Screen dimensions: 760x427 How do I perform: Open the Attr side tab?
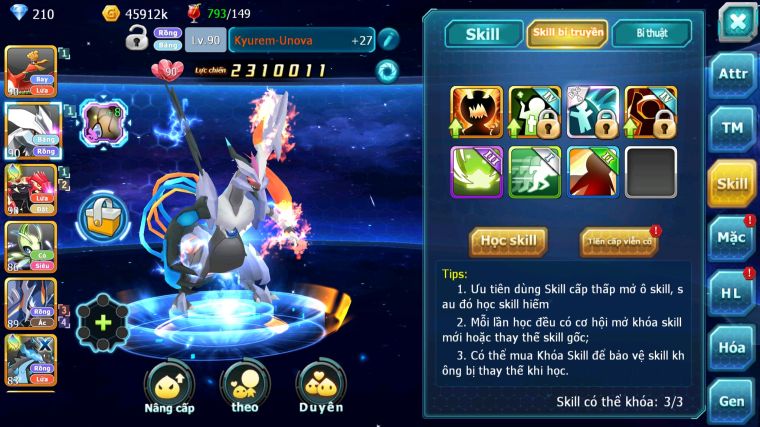point(733,75)
